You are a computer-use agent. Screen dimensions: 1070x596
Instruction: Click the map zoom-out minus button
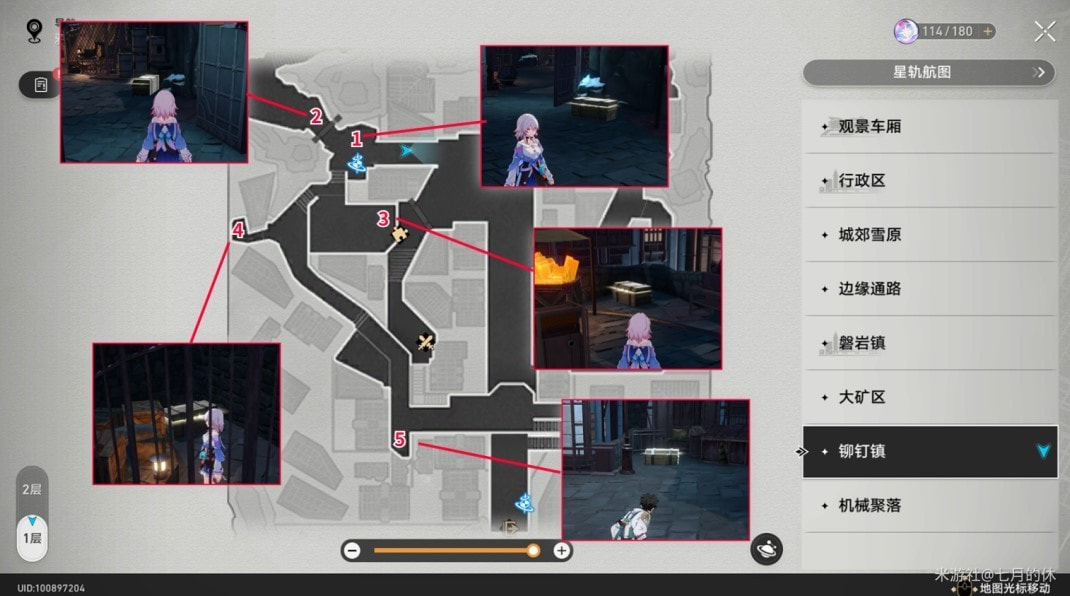352,550
